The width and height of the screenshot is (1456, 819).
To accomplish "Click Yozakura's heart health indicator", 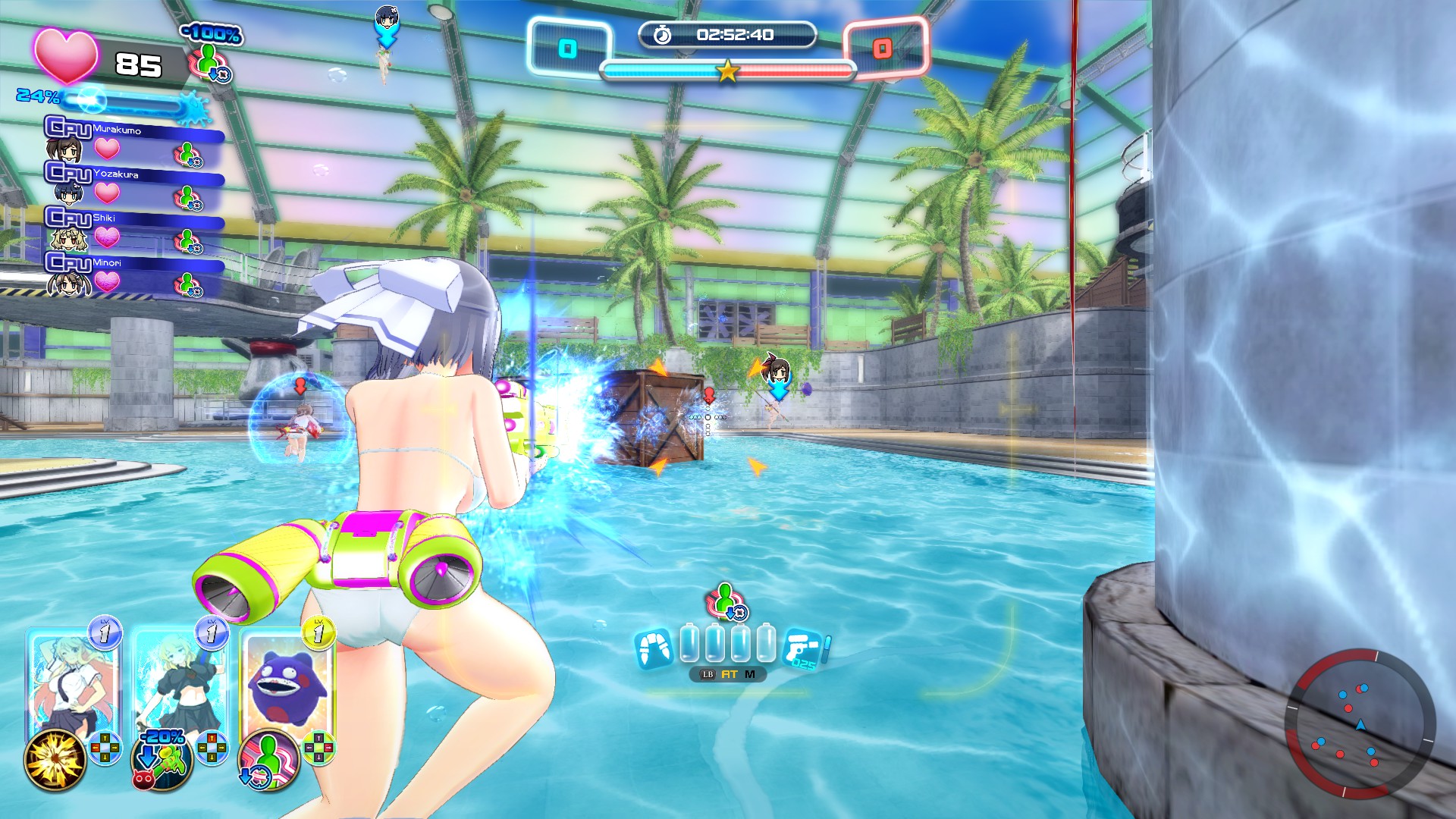I will click(x=106, y=193).
